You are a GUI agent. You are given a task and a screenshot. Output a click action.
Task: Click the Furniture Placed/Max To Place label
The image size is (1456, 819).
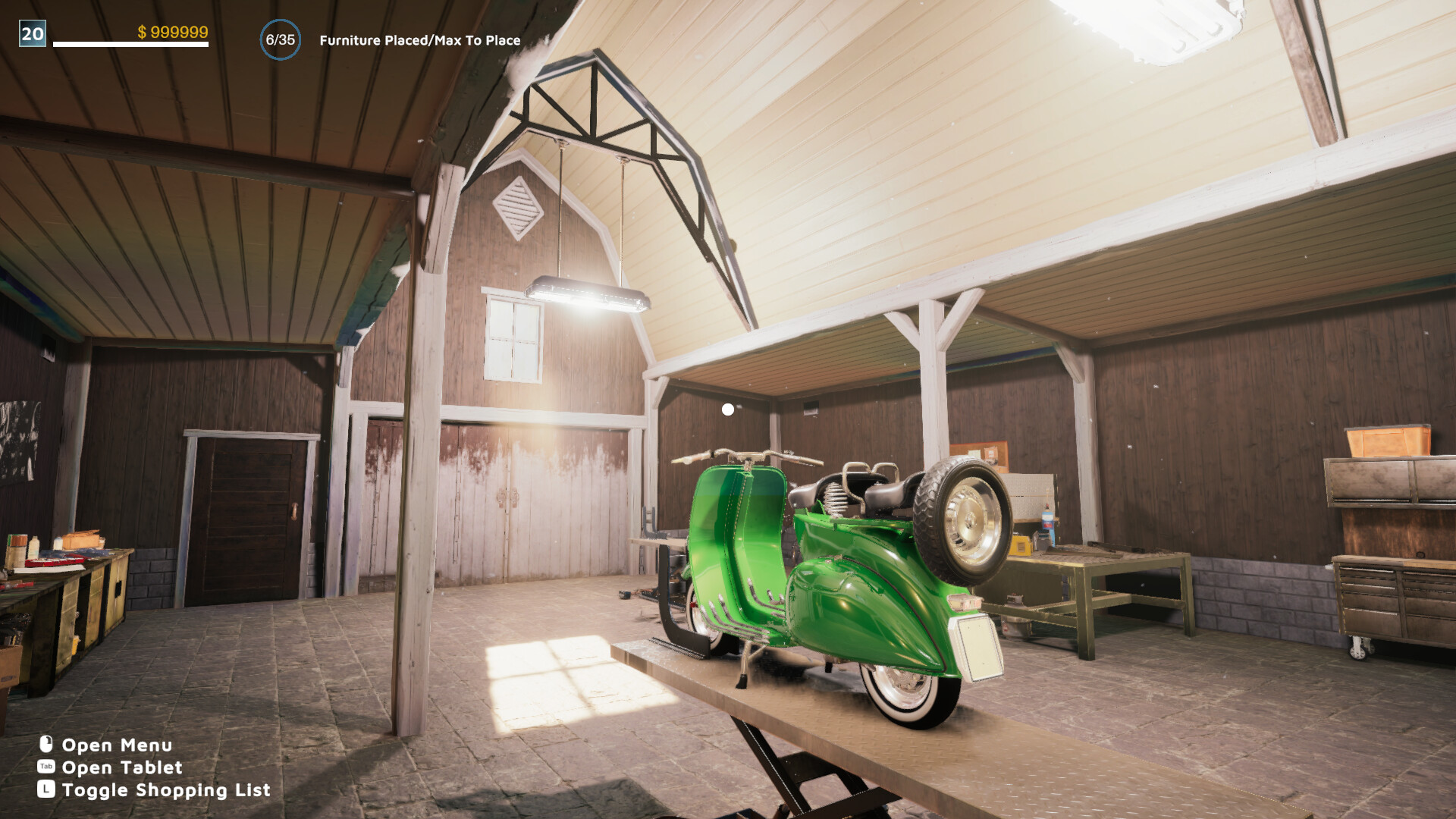coord(418,39)
